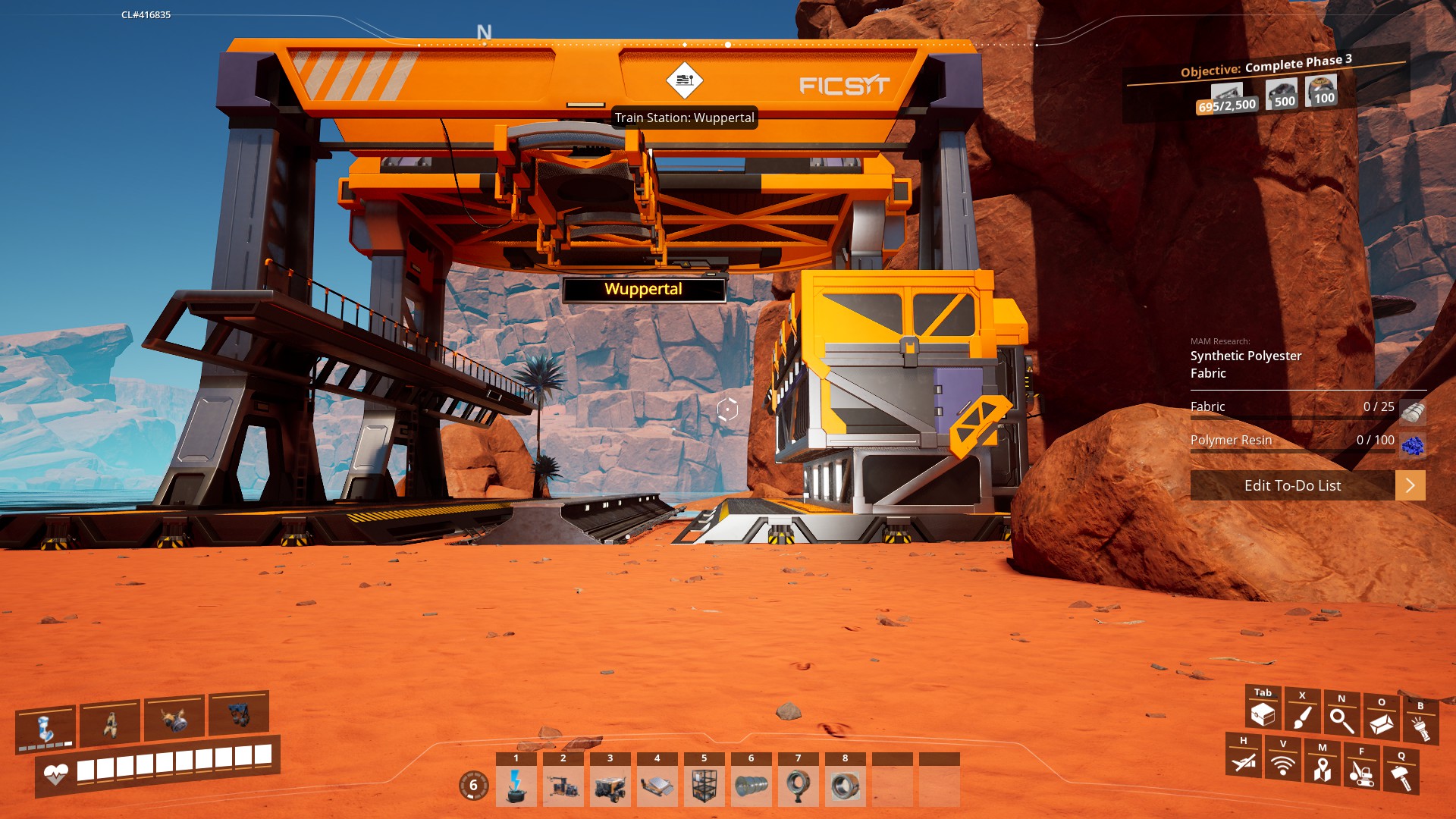The image size is (1456, 819).
Task: Select the pipe junction in hotbar slot eight
Action: pyautogui.click(x=846, y=786)
